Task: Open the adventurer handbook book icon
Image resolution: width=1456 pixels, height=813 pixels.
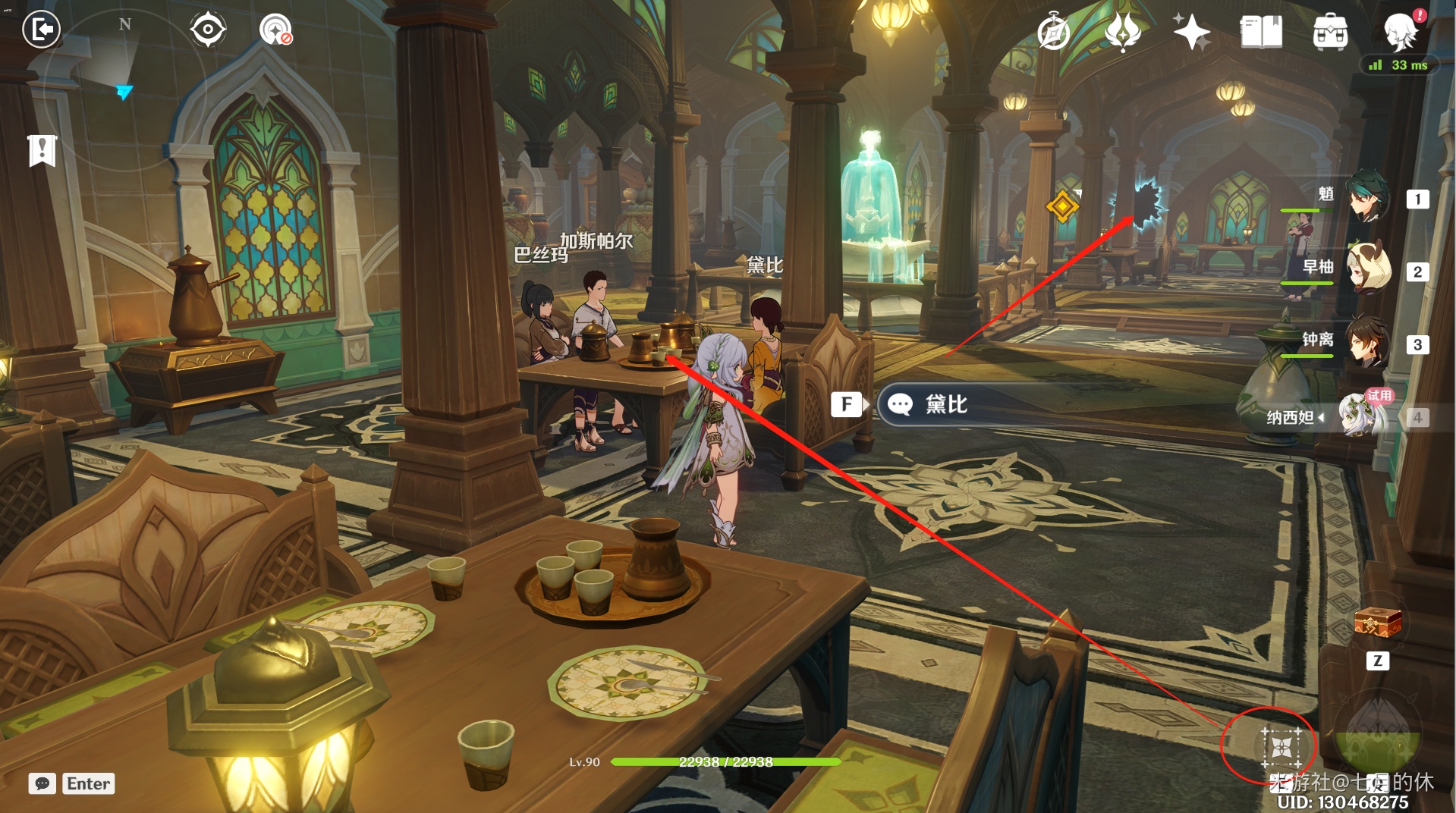Action: [x=1260, y=32]
